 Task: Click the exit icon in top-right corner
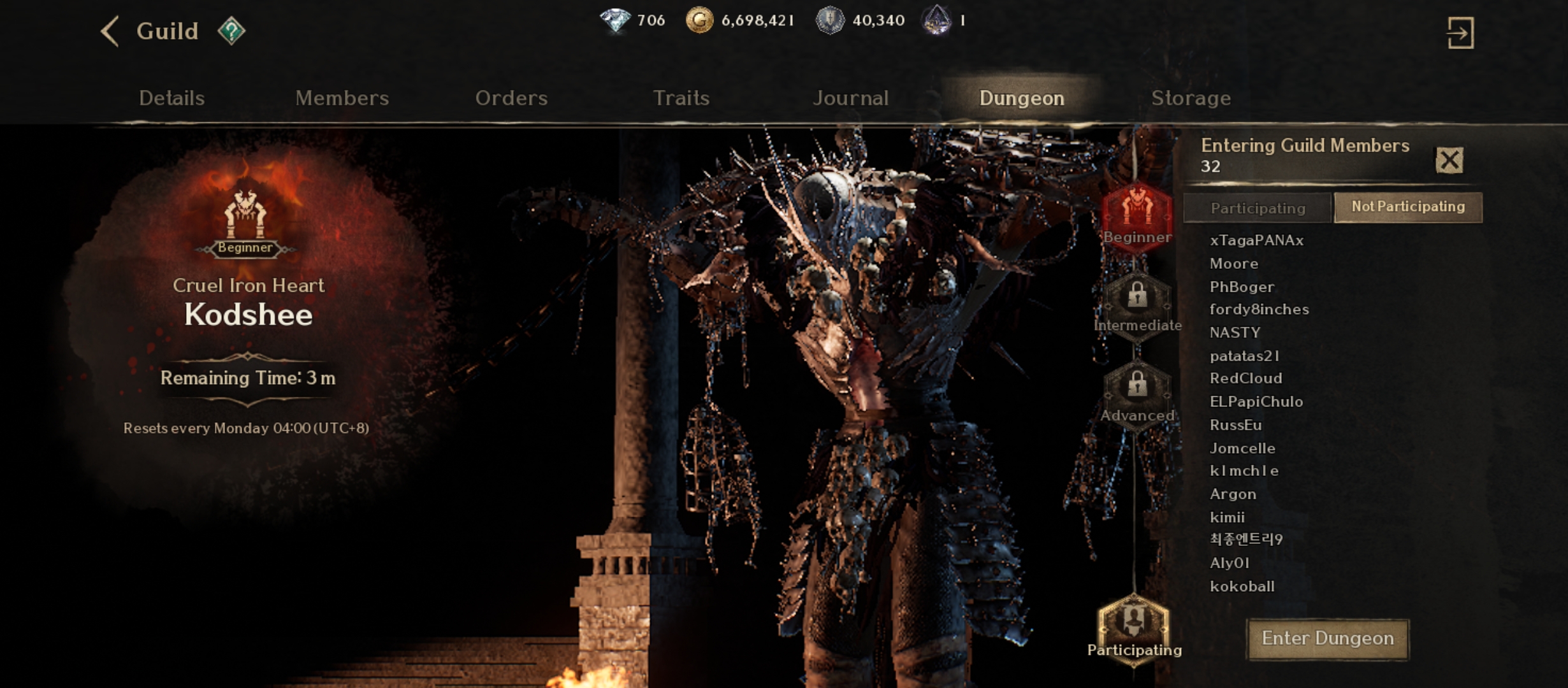(1460, 33)
